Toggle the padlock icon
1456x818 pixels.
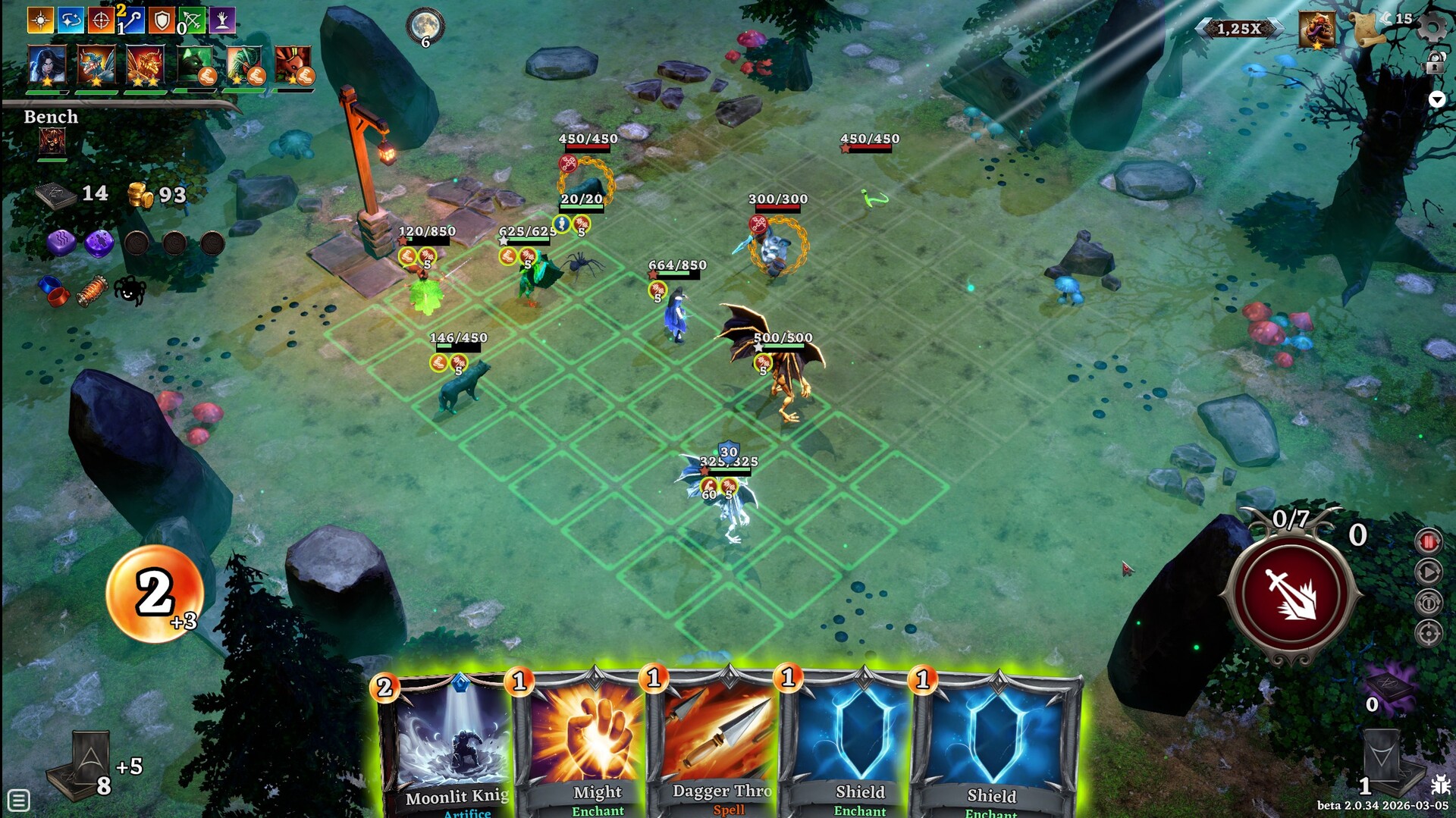click(1434, 64)
